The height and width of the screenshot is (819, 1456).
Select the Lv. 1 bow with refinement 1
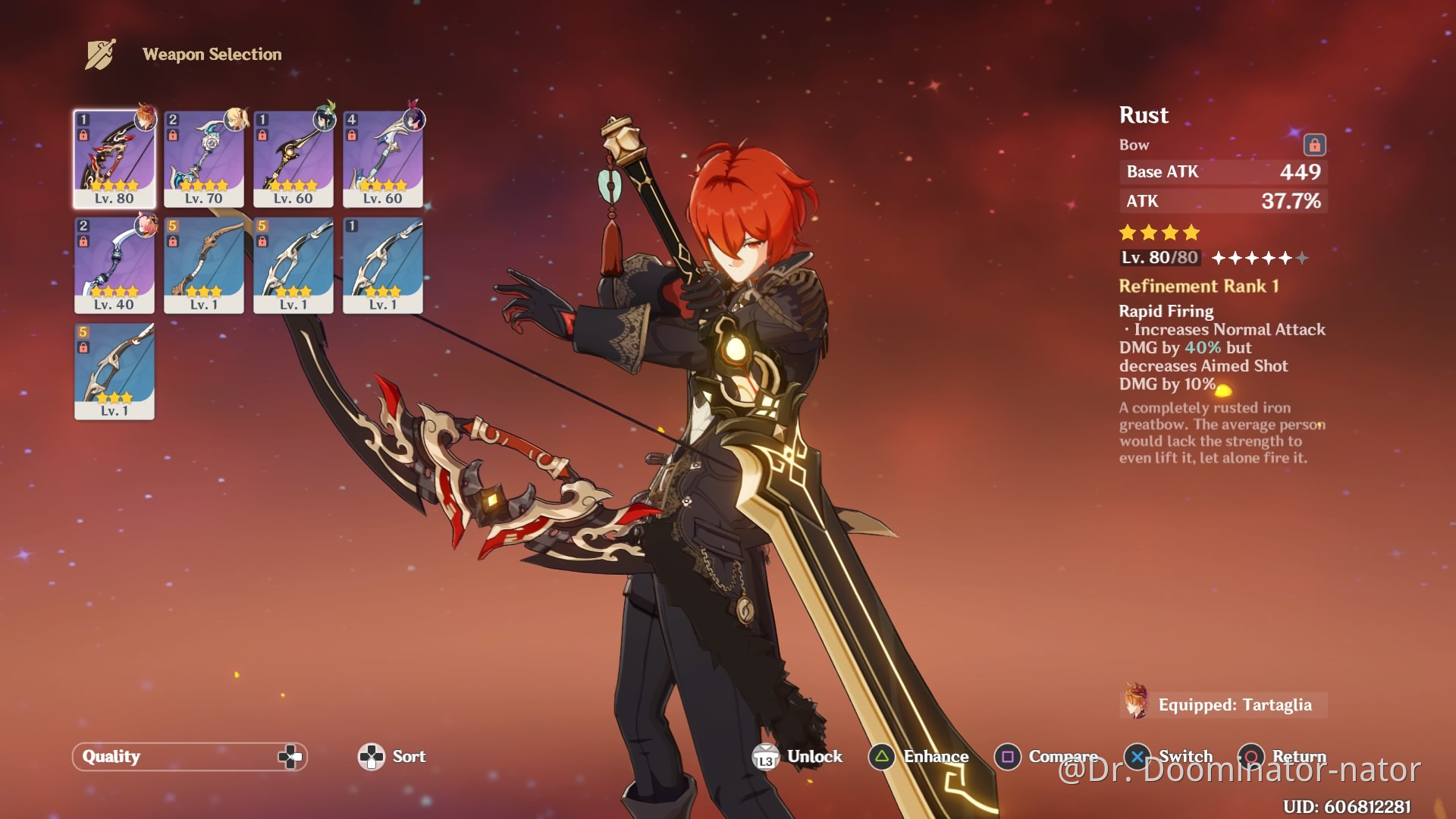point(383,265)
